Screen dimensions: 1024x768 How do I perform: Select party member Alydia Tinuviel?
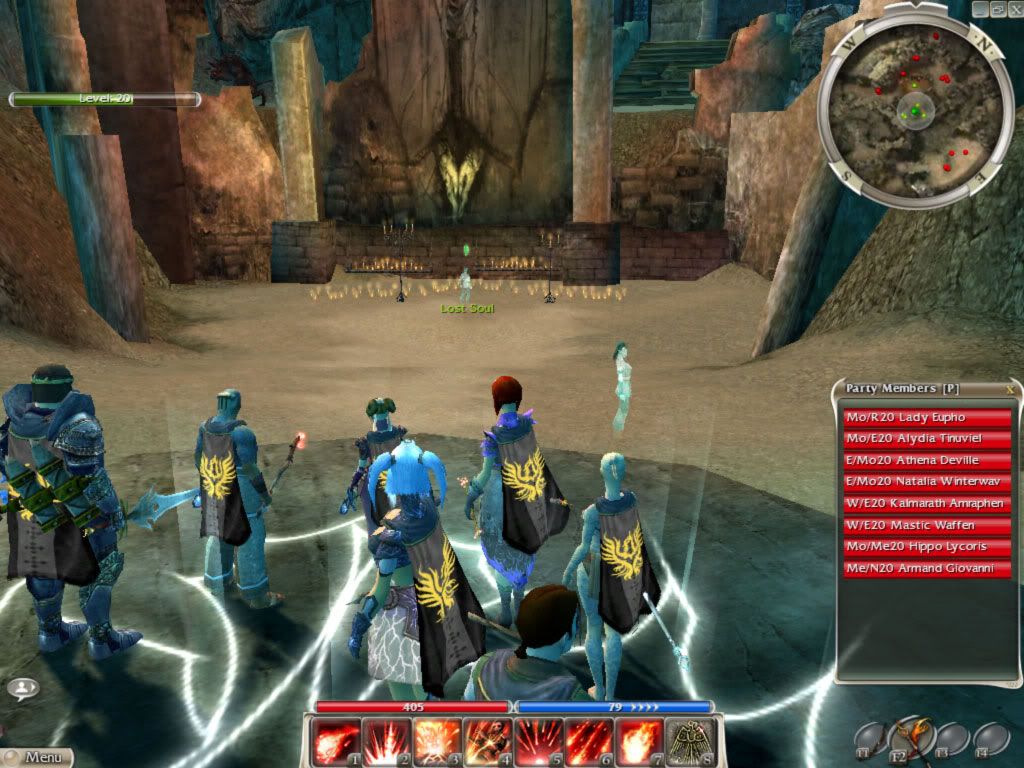[x=927, y=439]
